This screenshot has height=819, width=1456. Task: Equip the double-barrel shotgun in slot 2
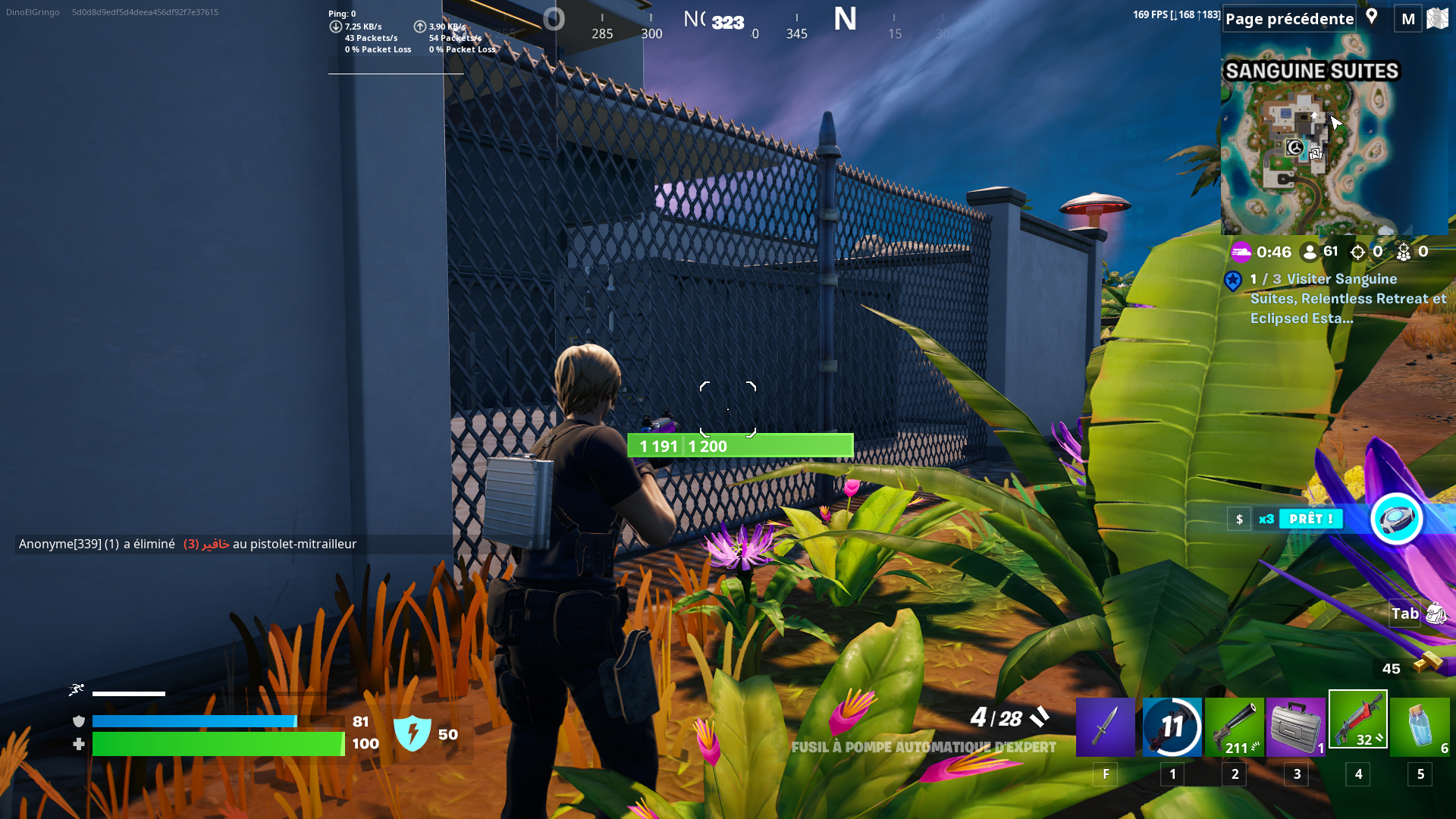point(1234,726)
